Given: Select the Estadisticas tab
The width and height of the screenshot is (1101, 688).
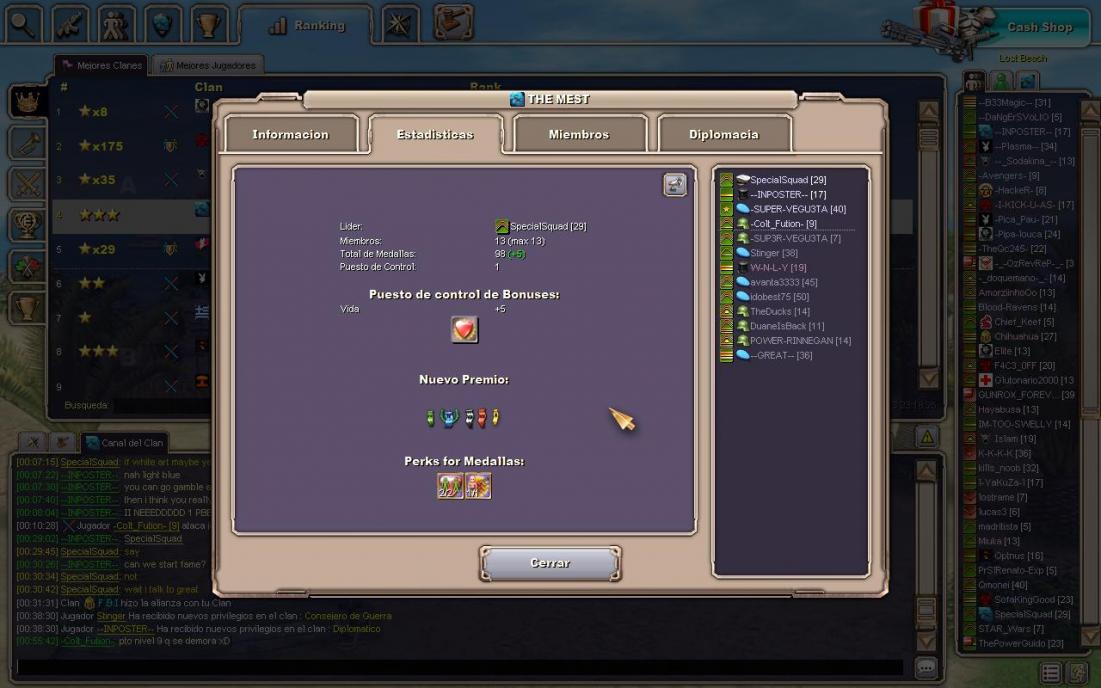Looking at the screenshot, I should coord(435,134).
